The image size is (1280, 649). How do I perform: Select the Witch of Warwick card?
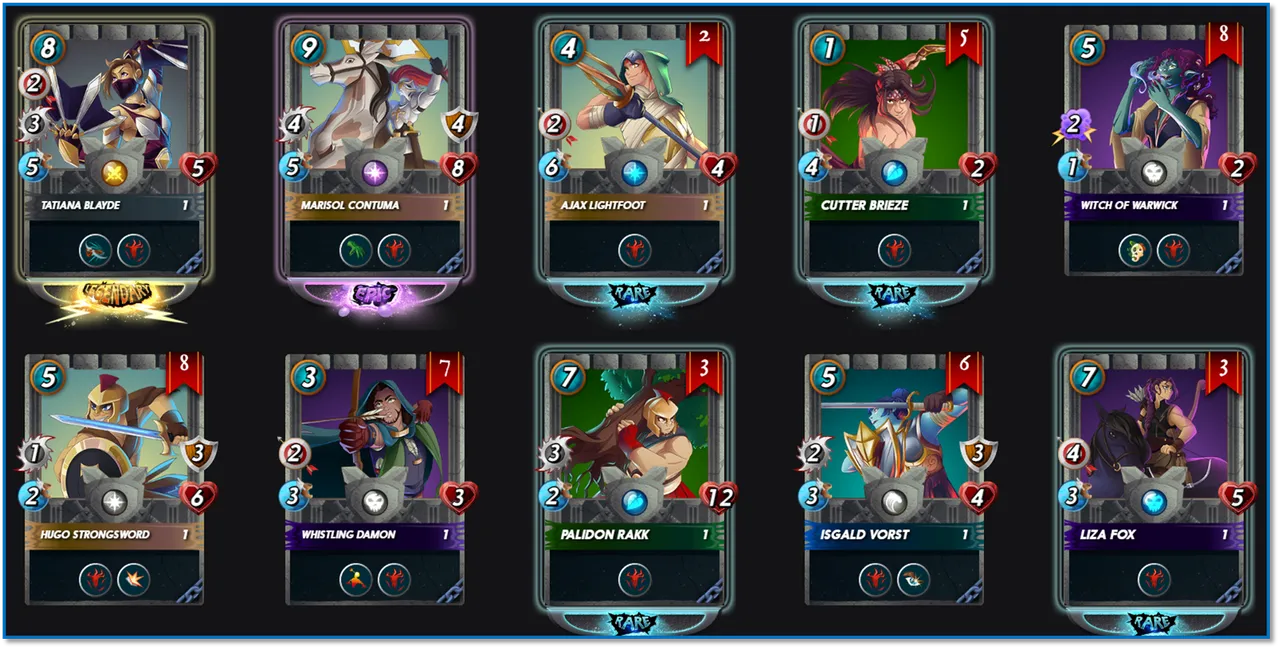tap(1153, 150)
